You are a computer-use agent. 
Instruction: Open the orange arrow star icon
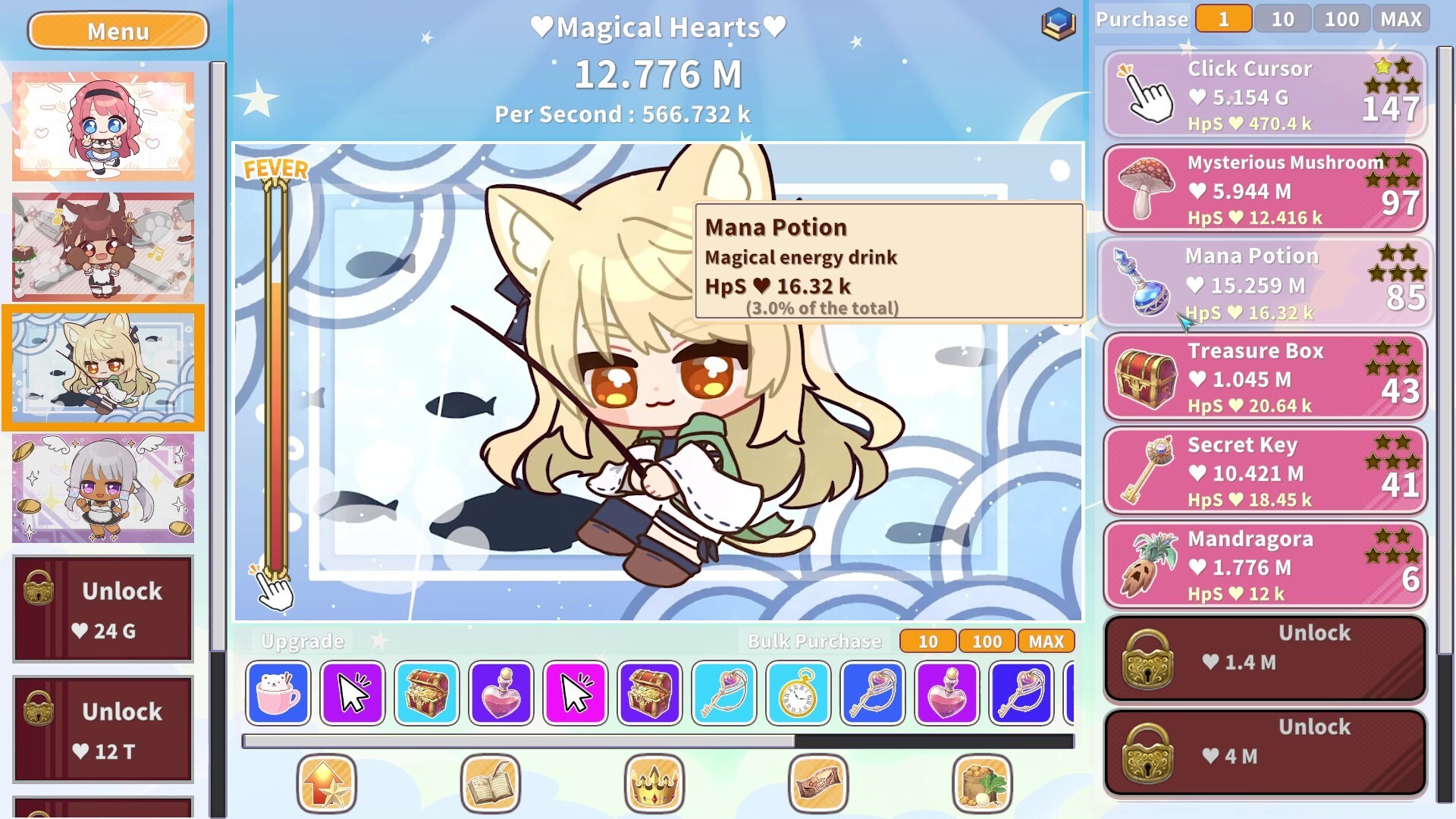(327, 783)
